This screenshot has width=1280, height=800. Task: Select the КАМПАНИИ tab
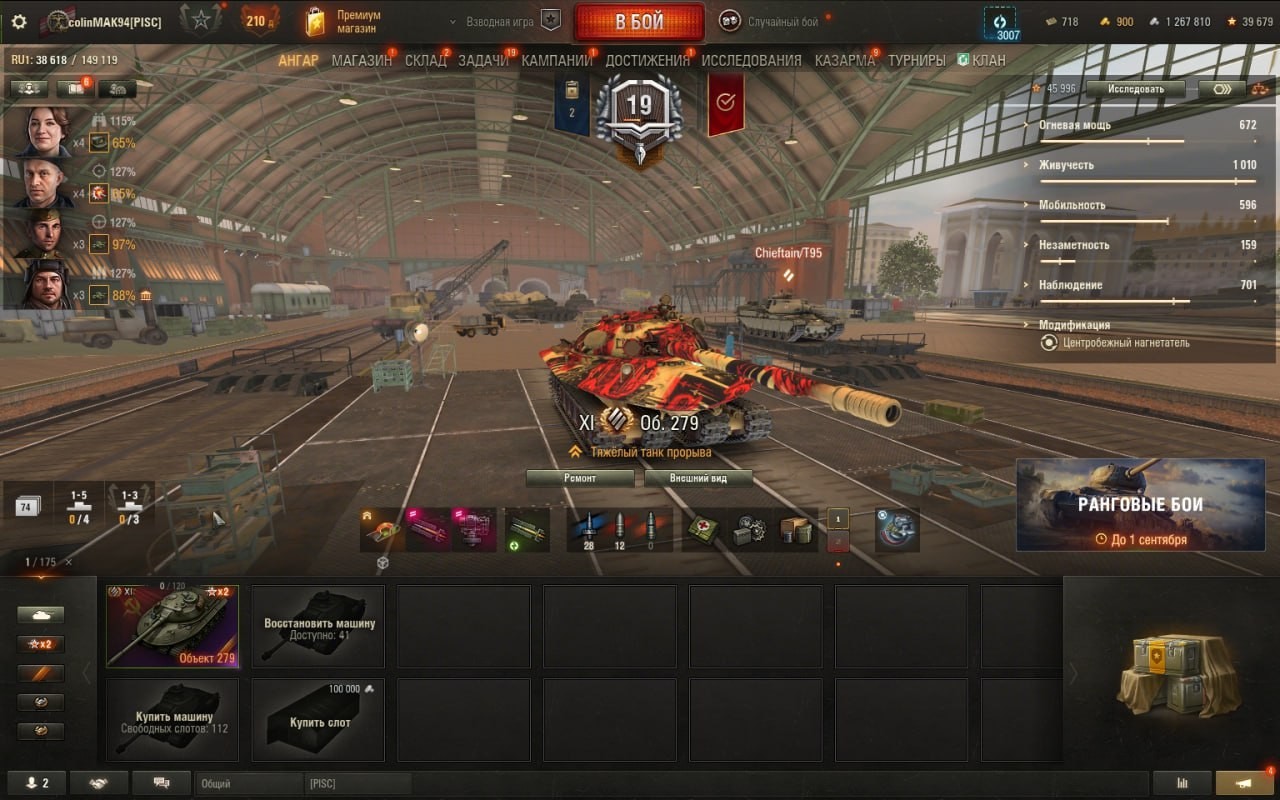coord(556,60)
